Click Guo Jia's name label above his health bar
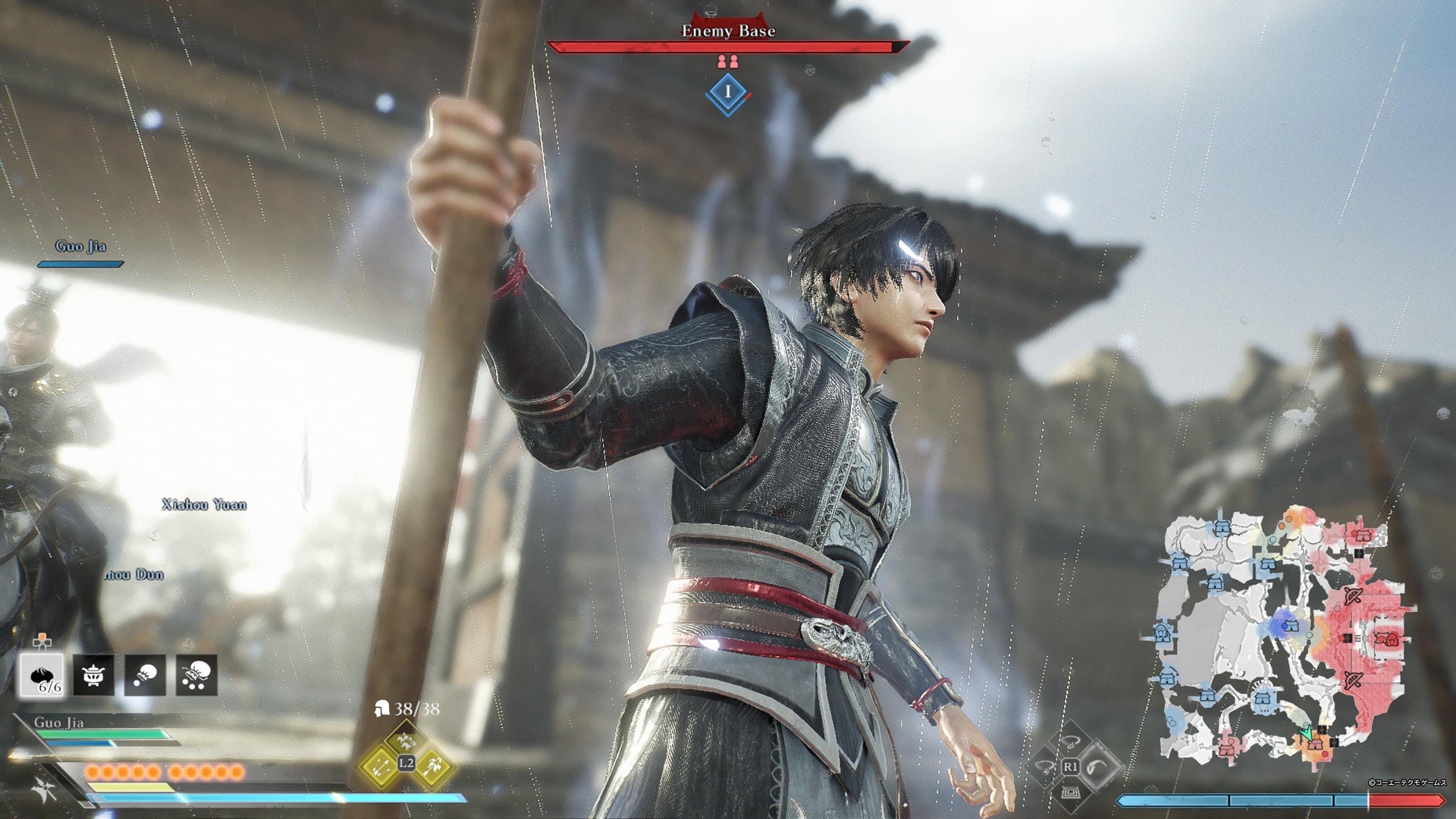Screen dimensions: 1456x819 tap(58, 723)
